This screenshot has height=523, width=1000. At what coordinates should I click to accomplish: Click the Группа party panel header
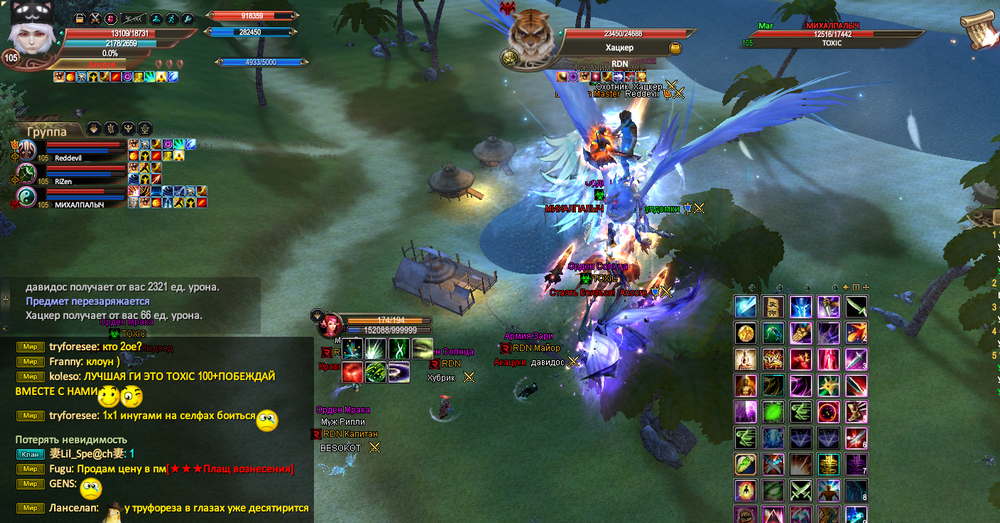click(47, 130)
